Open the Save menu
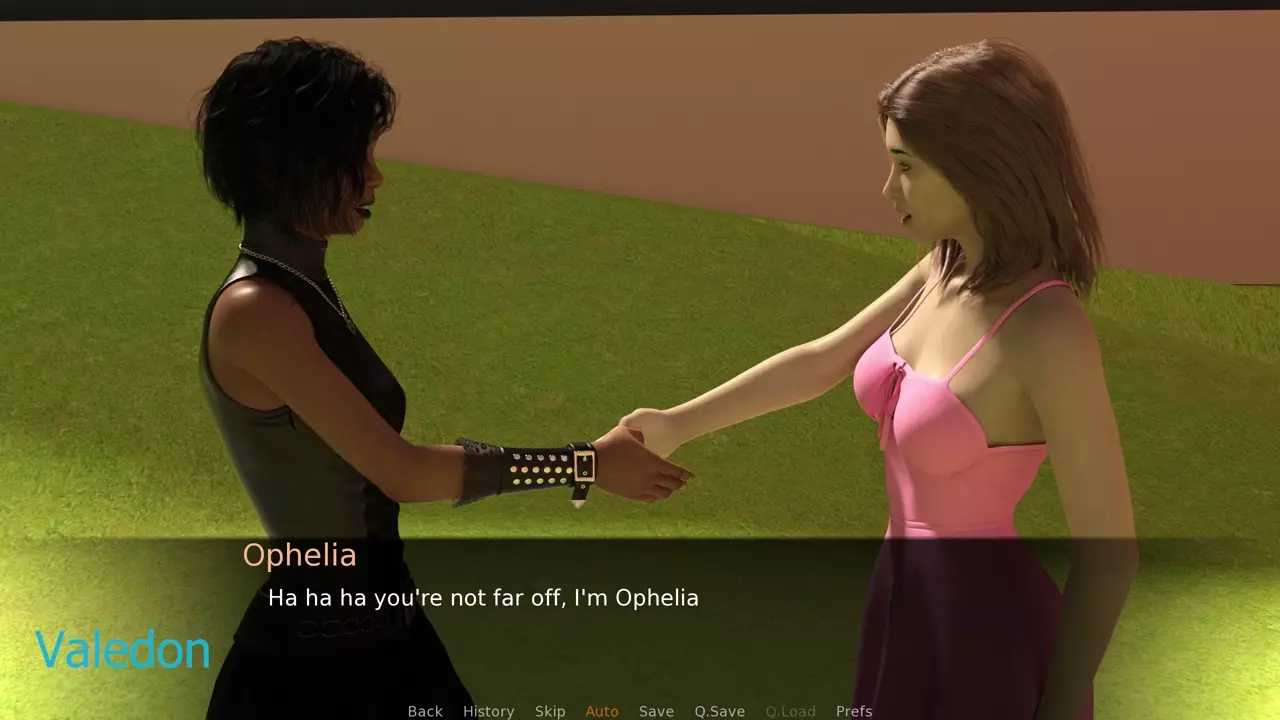 [x=656, y=711]
